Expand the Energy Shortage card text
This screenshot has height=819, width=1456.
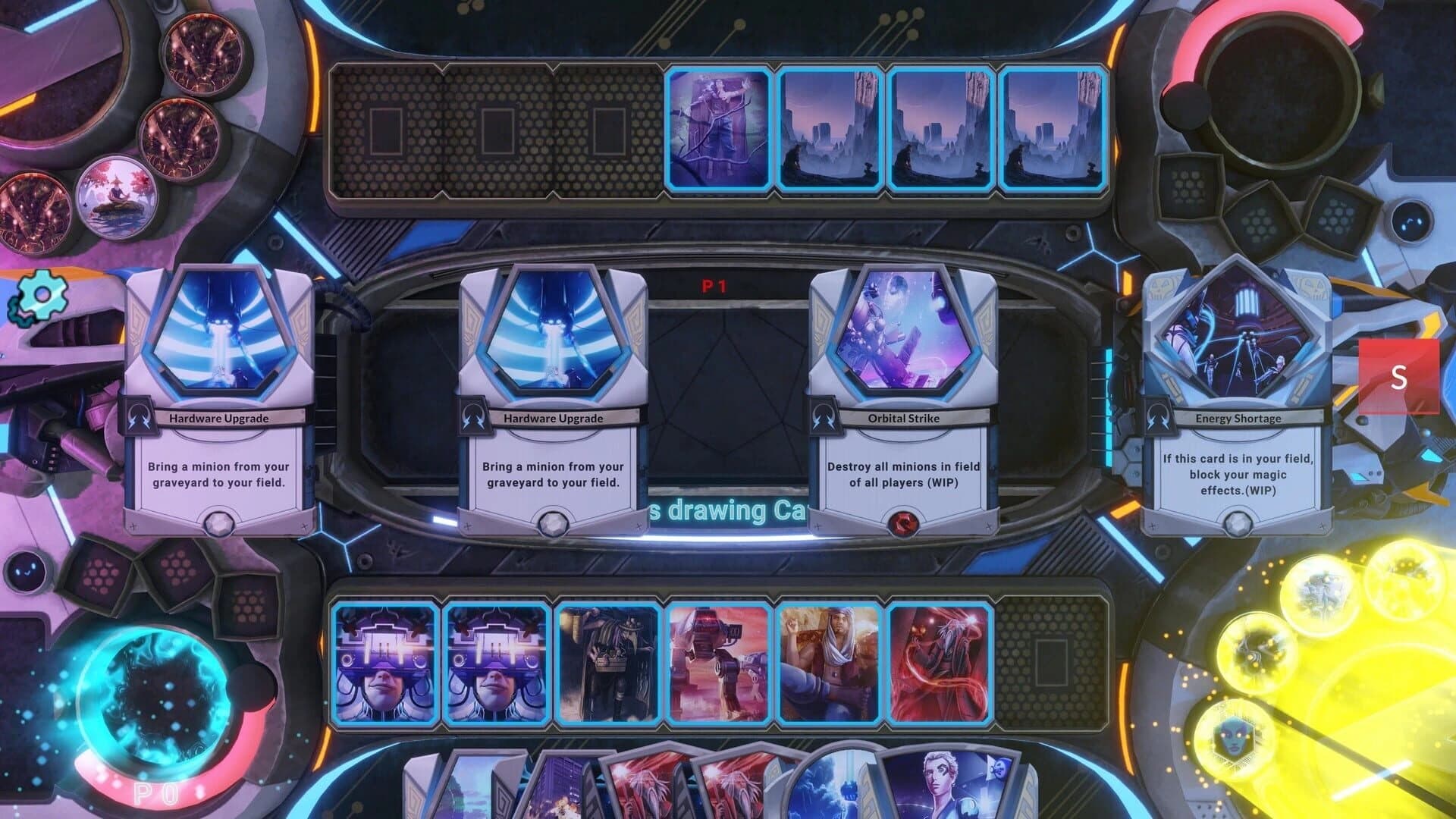click(x=1239, y=474)
